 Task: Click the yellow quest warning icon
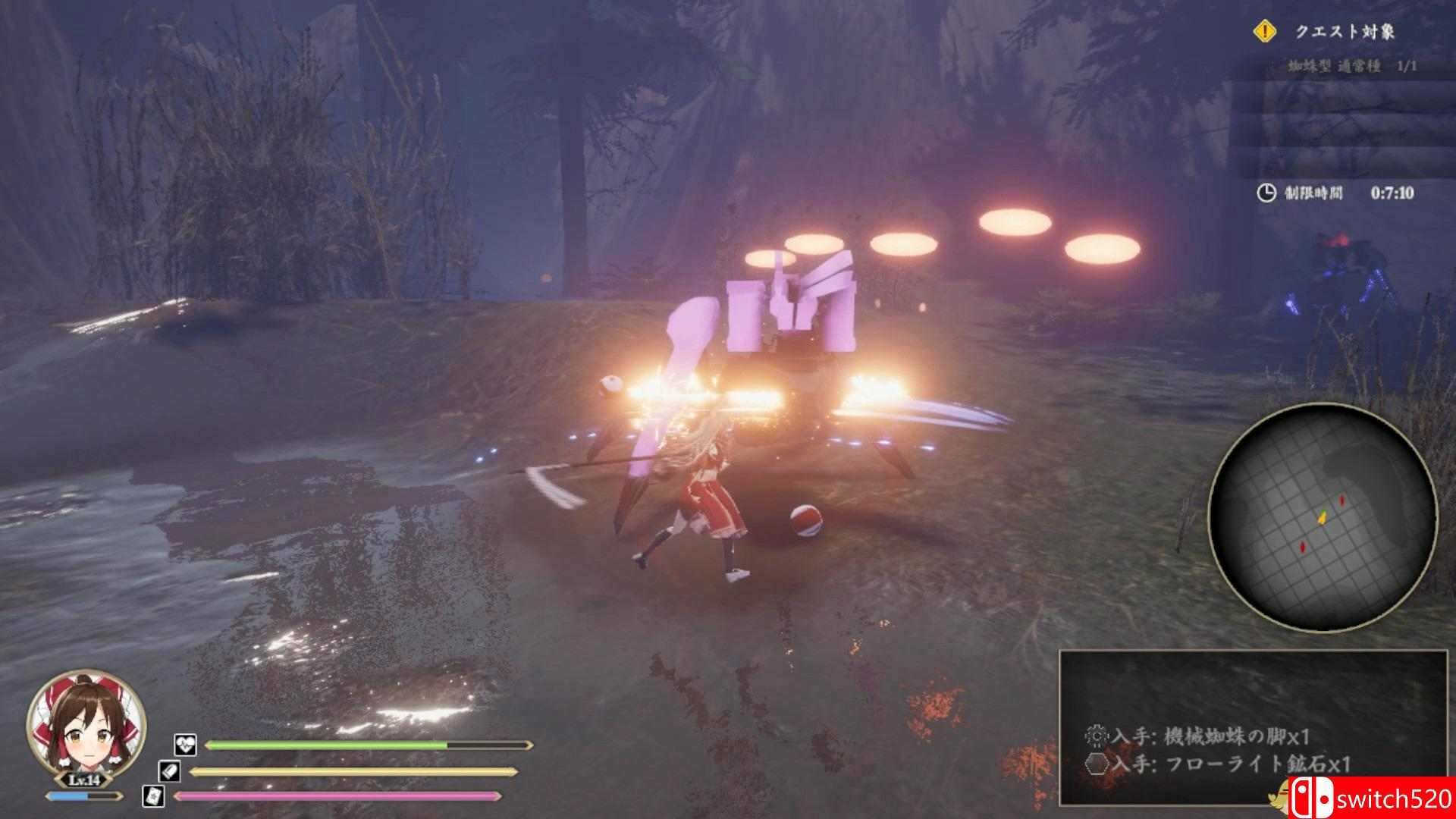(x=1265, y=31)
